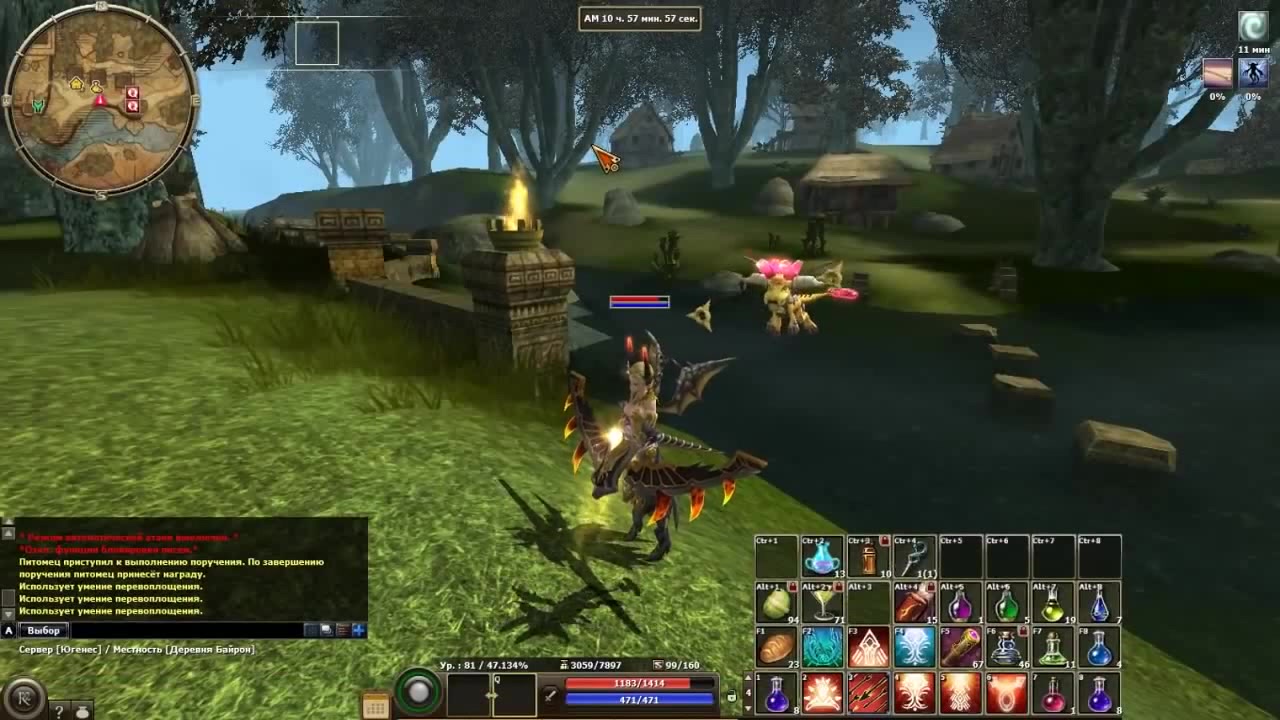This screenshot has height=720, width=1280.
Task: Open the calendar icon button
Action: point(376,707)
